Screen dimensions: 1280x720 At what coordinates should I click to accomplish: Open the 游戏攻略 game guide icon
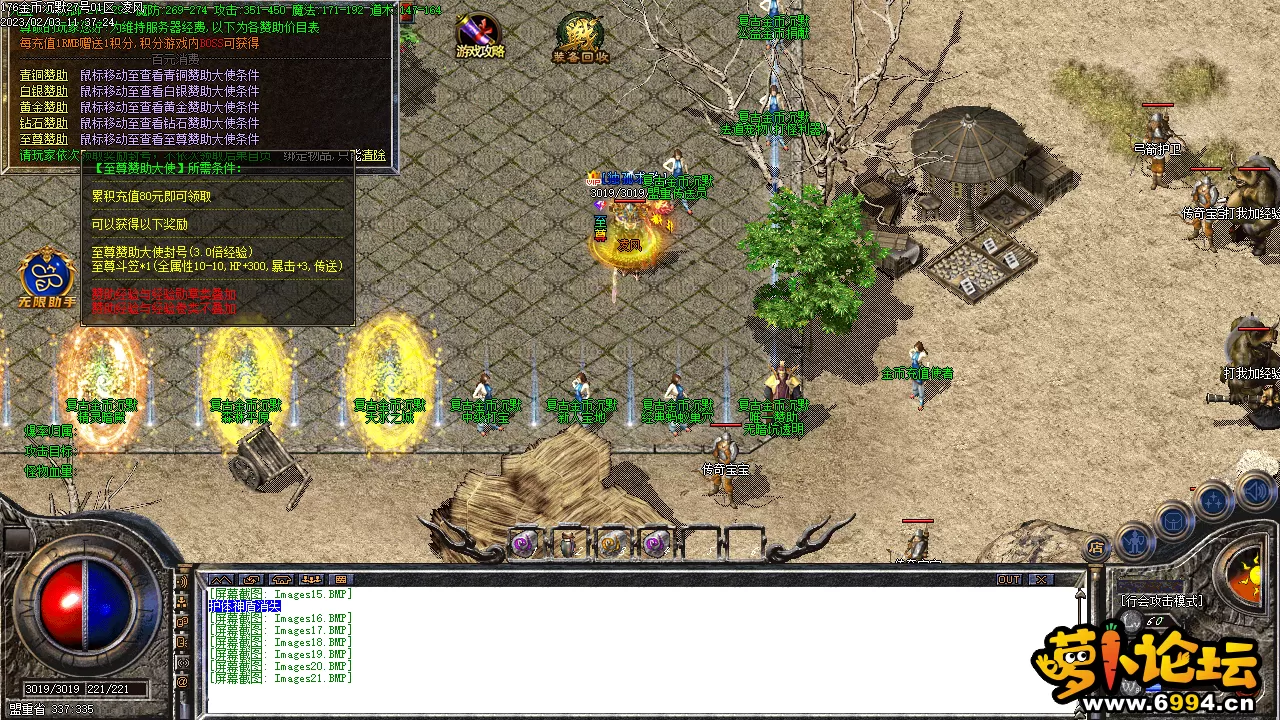[480, 36]
